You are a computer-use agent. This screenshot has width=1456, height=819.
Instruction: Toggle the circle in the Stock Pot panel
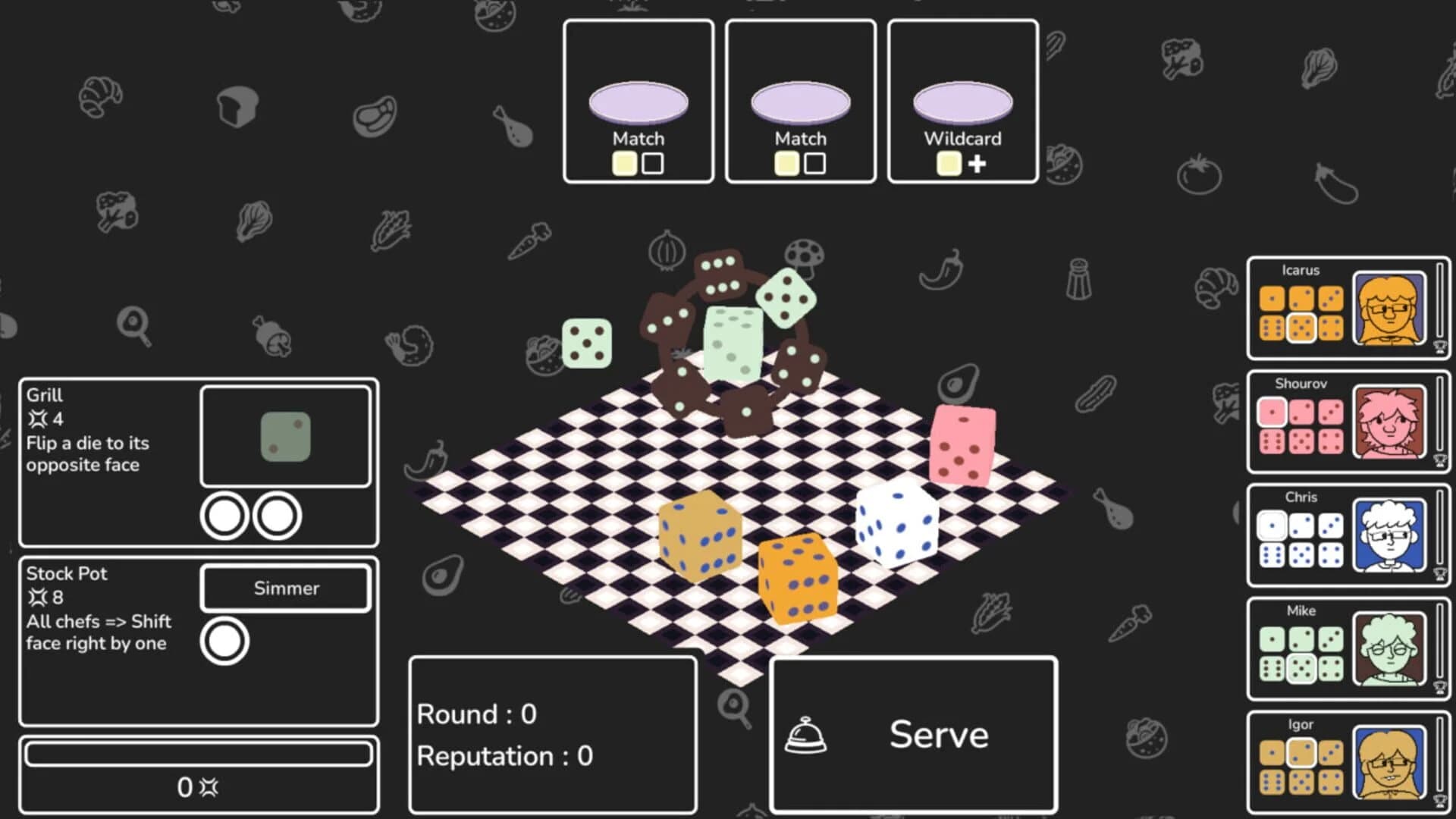225,639
